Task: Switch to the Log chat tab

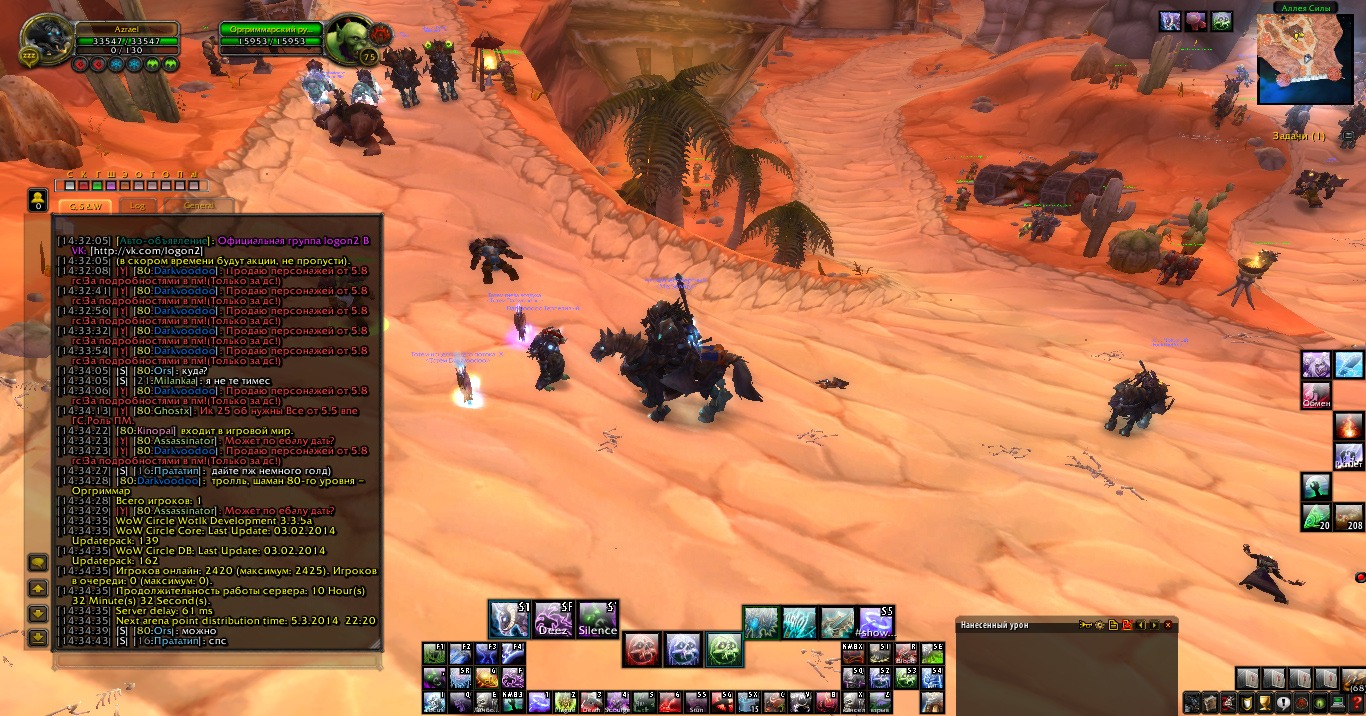Action: 138,205
